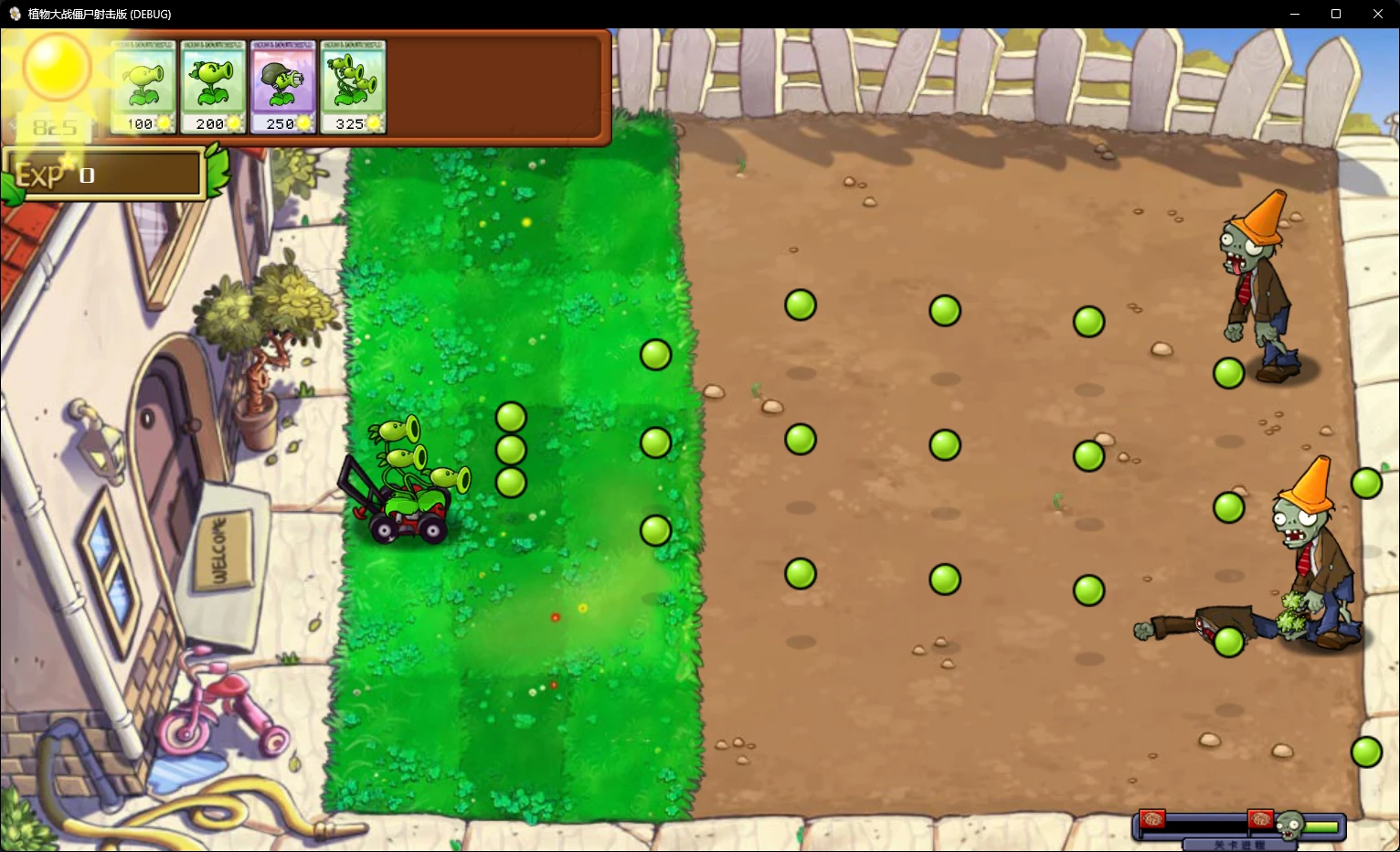Screen dimensions: 1400x852
Task: Collect the stacked peas beside the mower
Action: point(510,447)
